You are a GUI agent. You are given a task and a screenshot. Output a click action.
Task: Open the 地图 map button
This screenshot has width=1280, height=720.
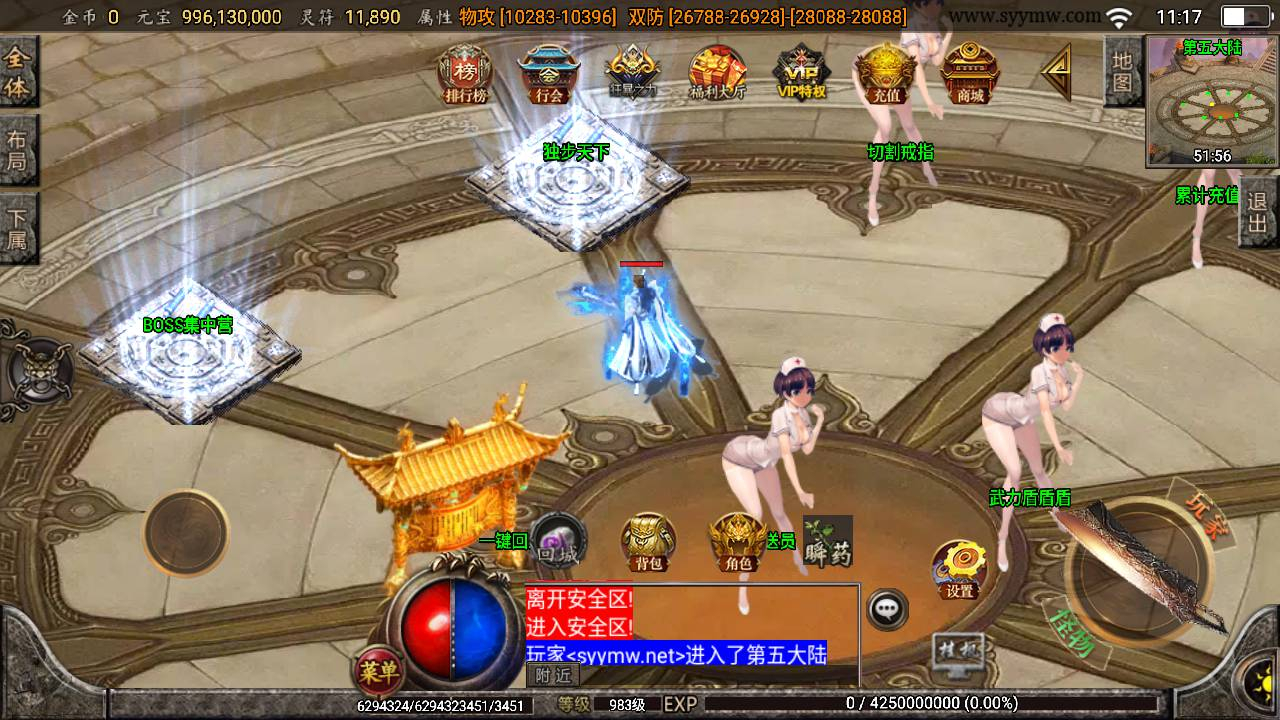coord(1122,72)
